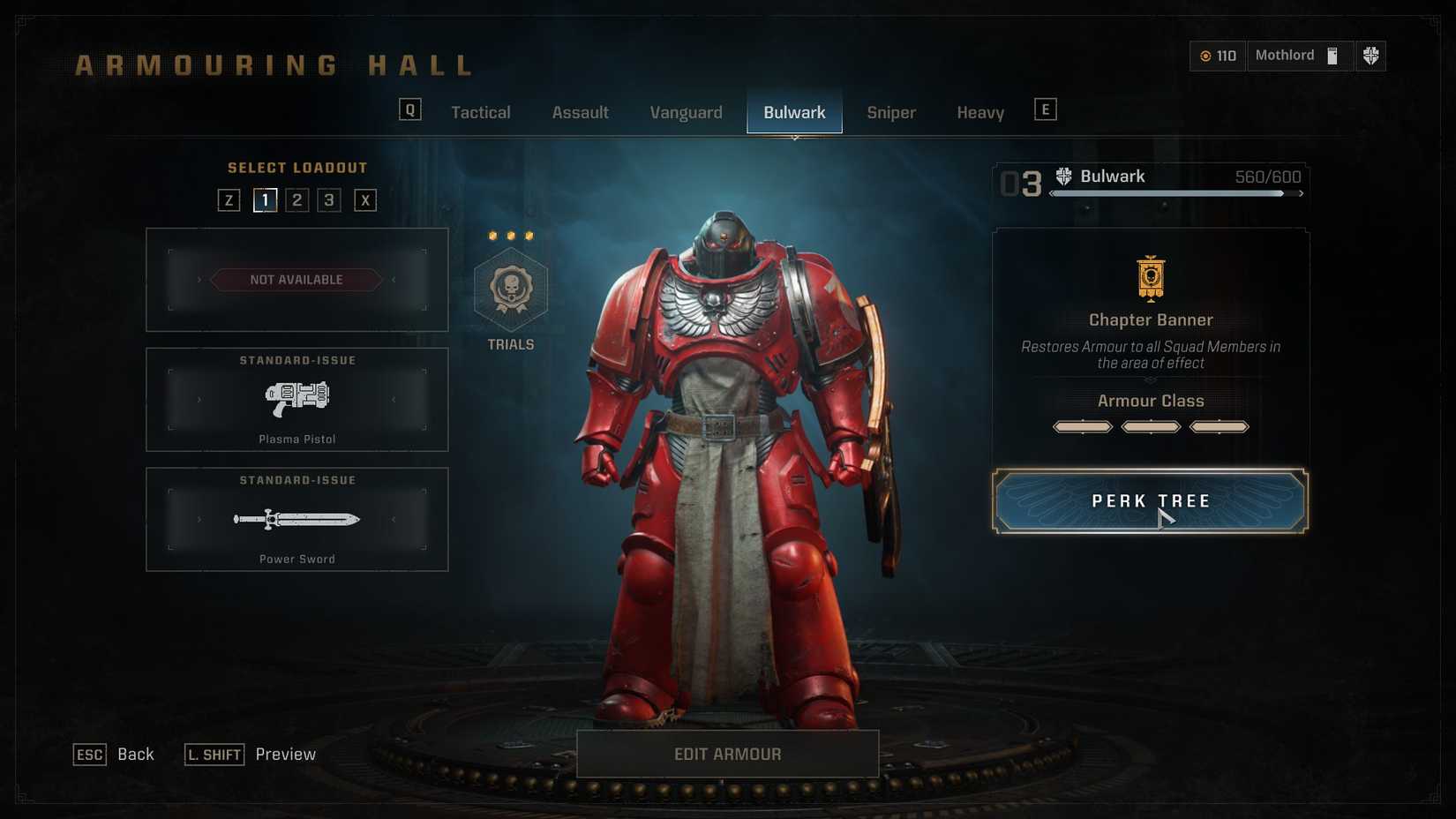
Task: Switch to the Sniper class tab
Action: pos(890,112)
